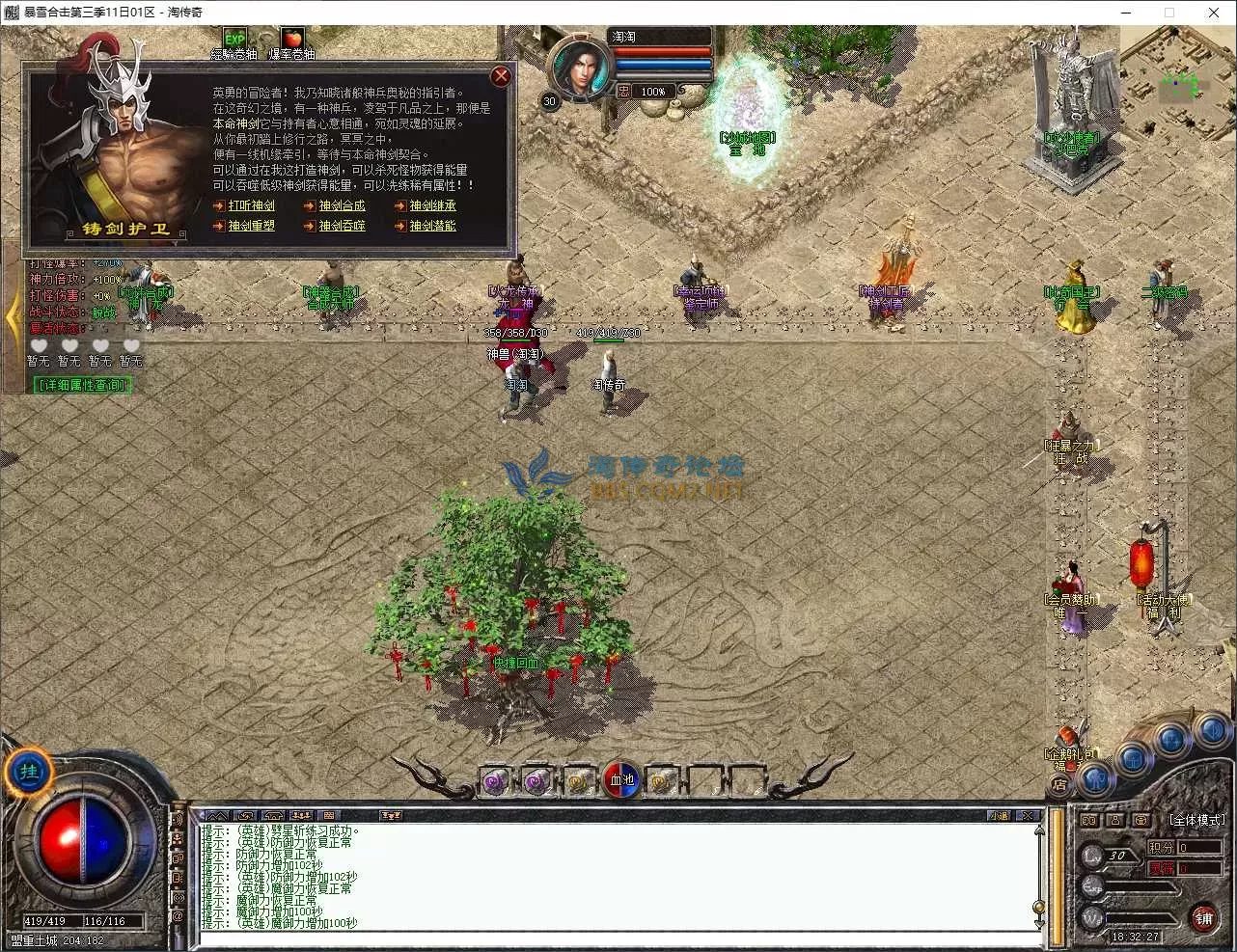Pick the 神剑继承 dialogue option
The image size is (1237, 952).
click(x=432, y=205)
